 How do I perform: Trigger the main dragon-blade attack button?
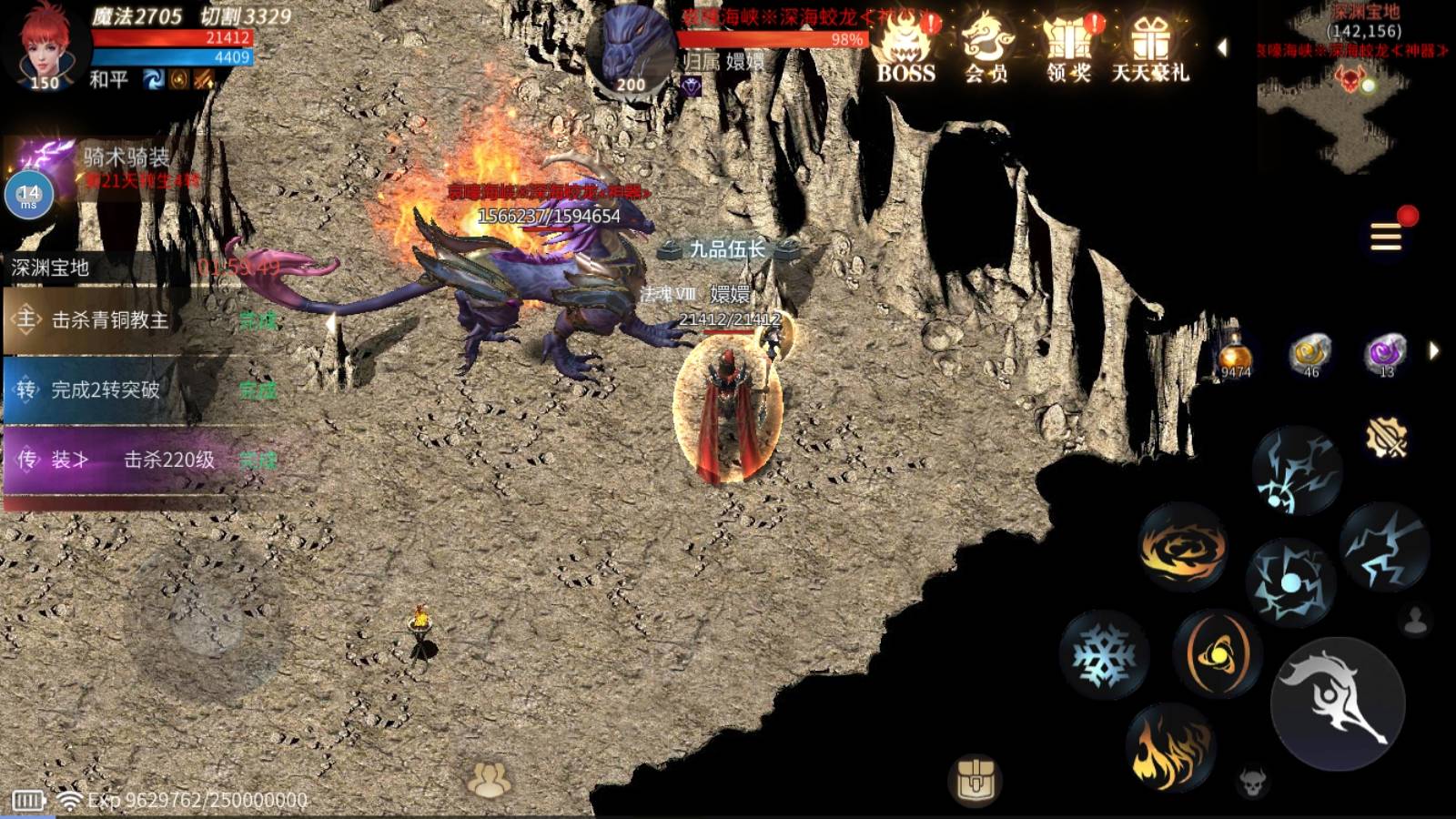pyautogui.click(x=1338, y=703)
